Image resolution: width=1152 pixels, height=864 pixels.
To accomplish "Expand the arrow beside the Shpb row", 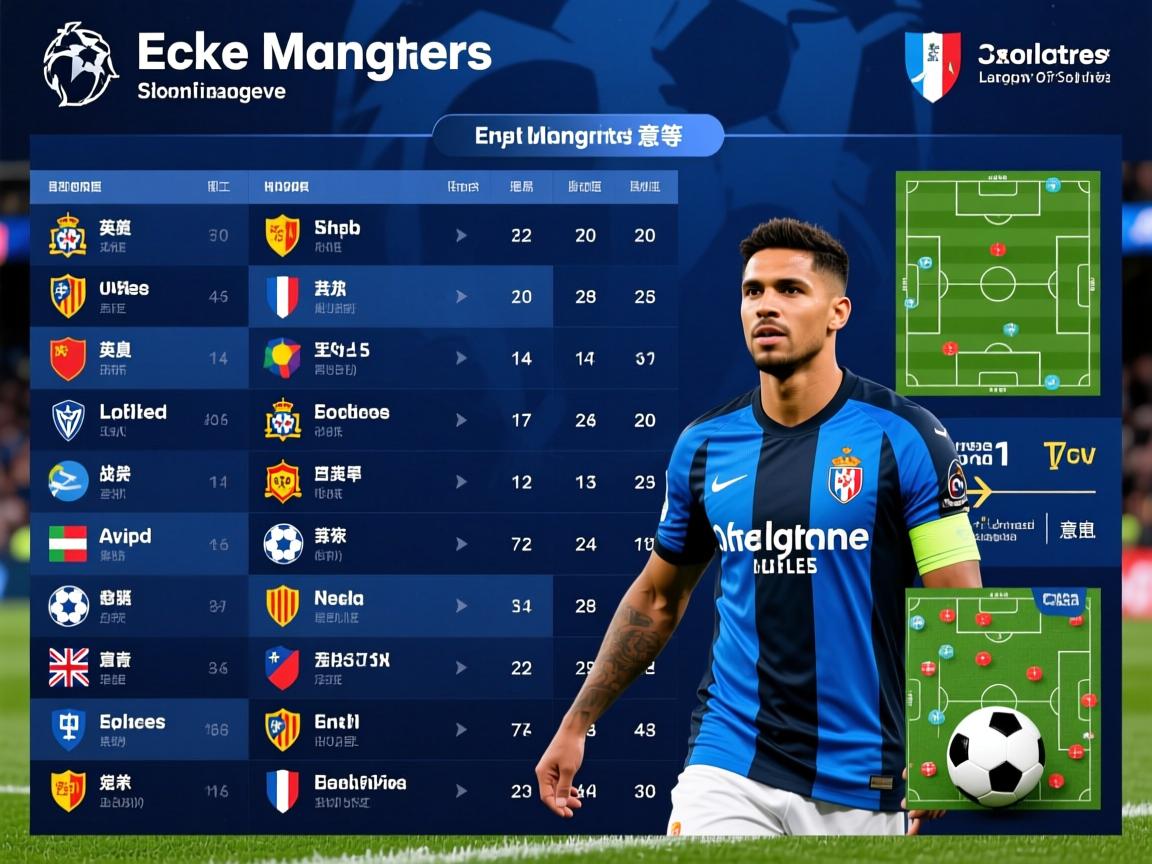I will point(461,235).
